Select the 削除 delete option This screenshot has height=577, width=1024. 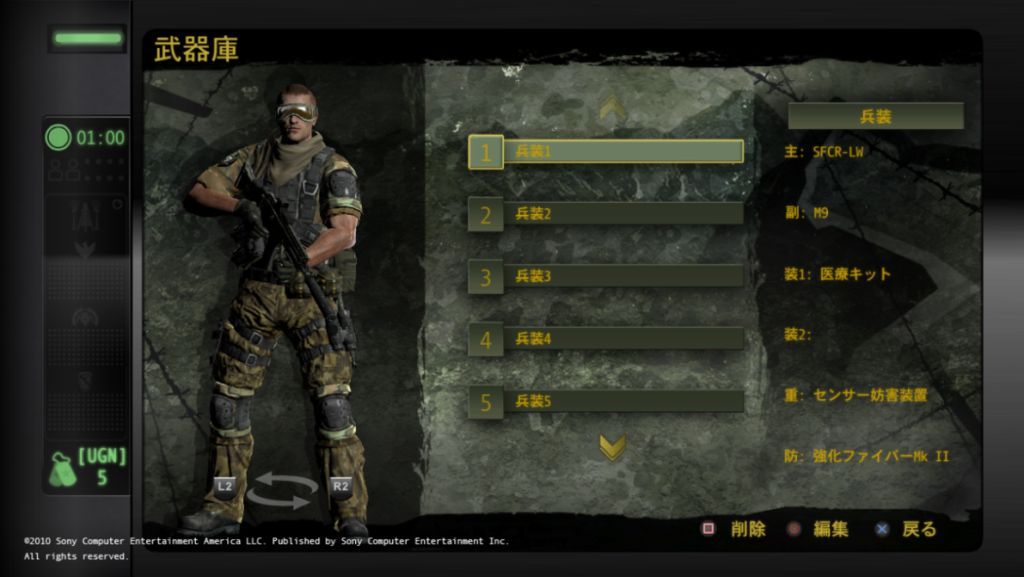[x=736, y=529]
